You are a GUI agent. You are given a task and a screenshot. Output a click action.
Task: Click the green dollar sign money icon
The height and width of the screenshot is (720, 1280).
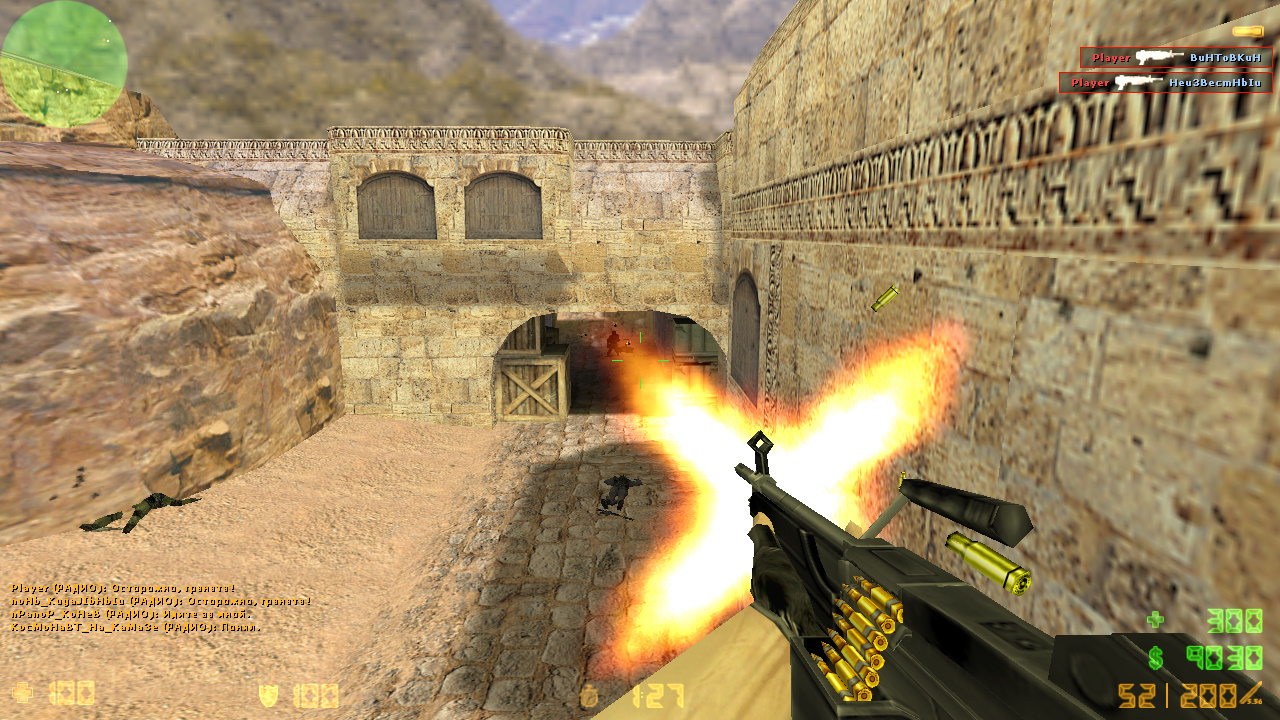(1156, 659)
